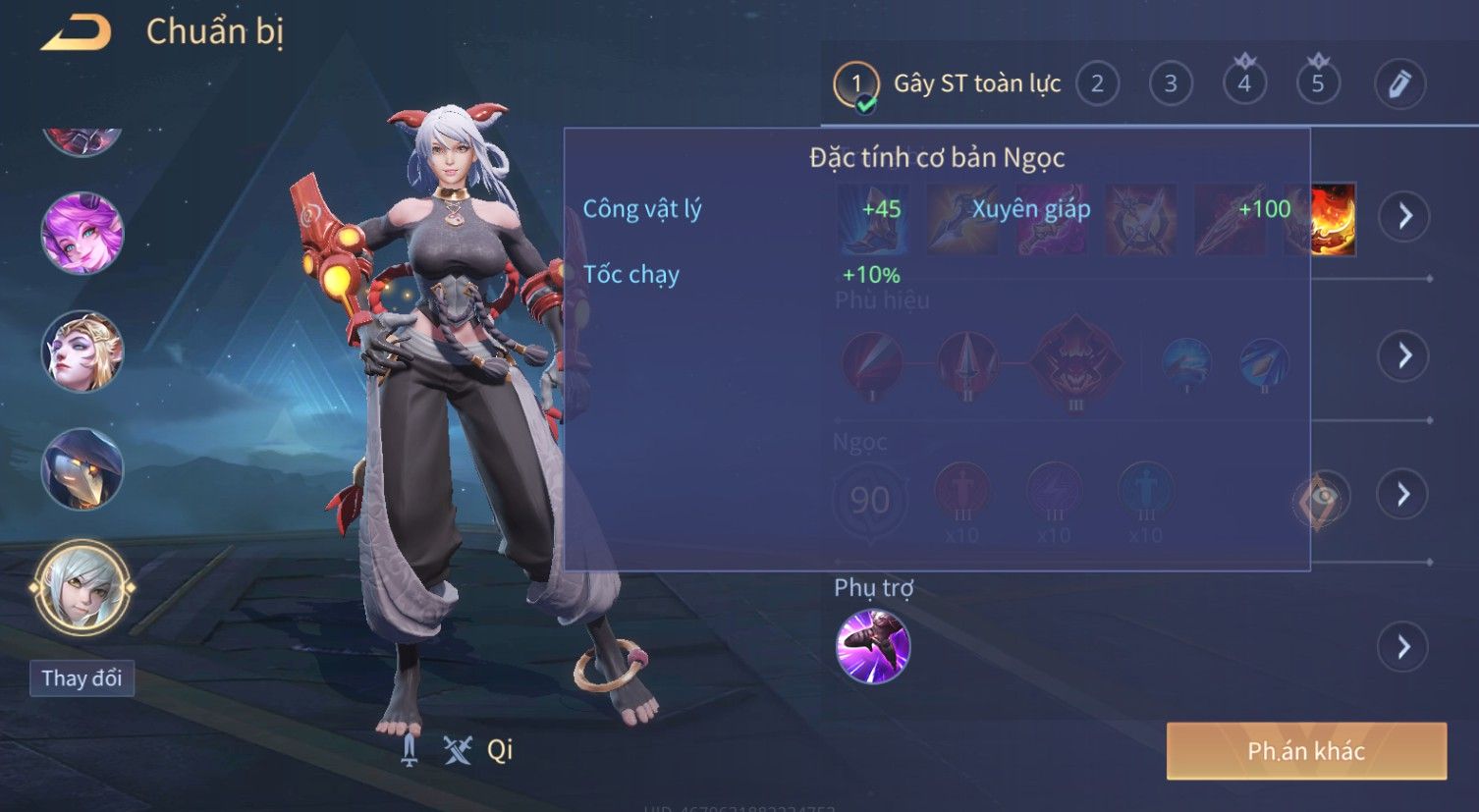Choose the blonde crowned hero portrait
The width and height of the screenshot is (1479, 812).
pyautogui.click(x=82, y=352)
